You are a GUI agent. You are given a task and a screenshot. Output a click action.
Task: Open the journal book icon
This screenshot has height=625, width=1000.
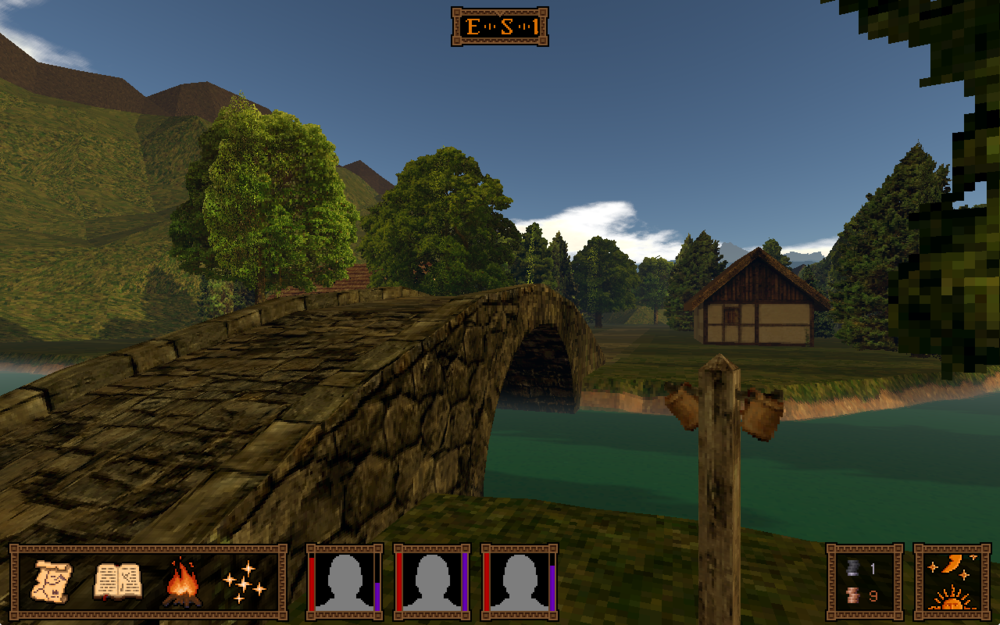click(x=117, y=582)
